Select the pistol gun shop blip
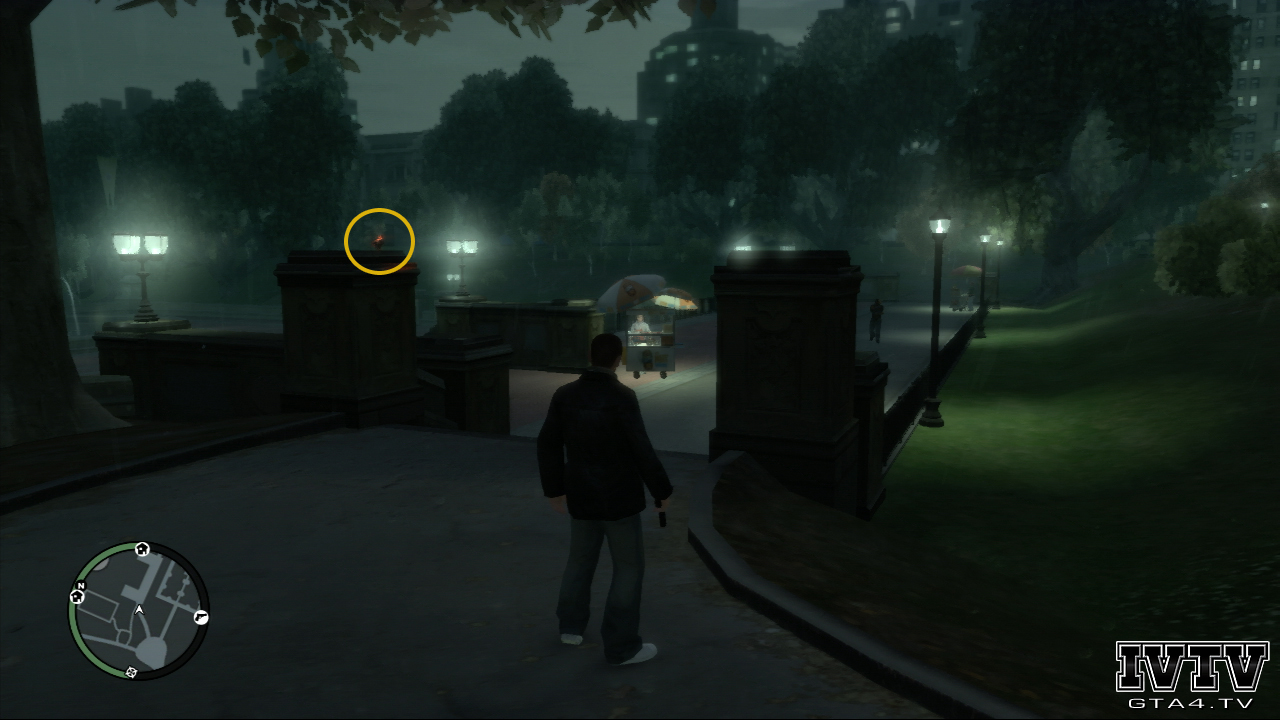The image size is (1280, 720). click(201, 617)
